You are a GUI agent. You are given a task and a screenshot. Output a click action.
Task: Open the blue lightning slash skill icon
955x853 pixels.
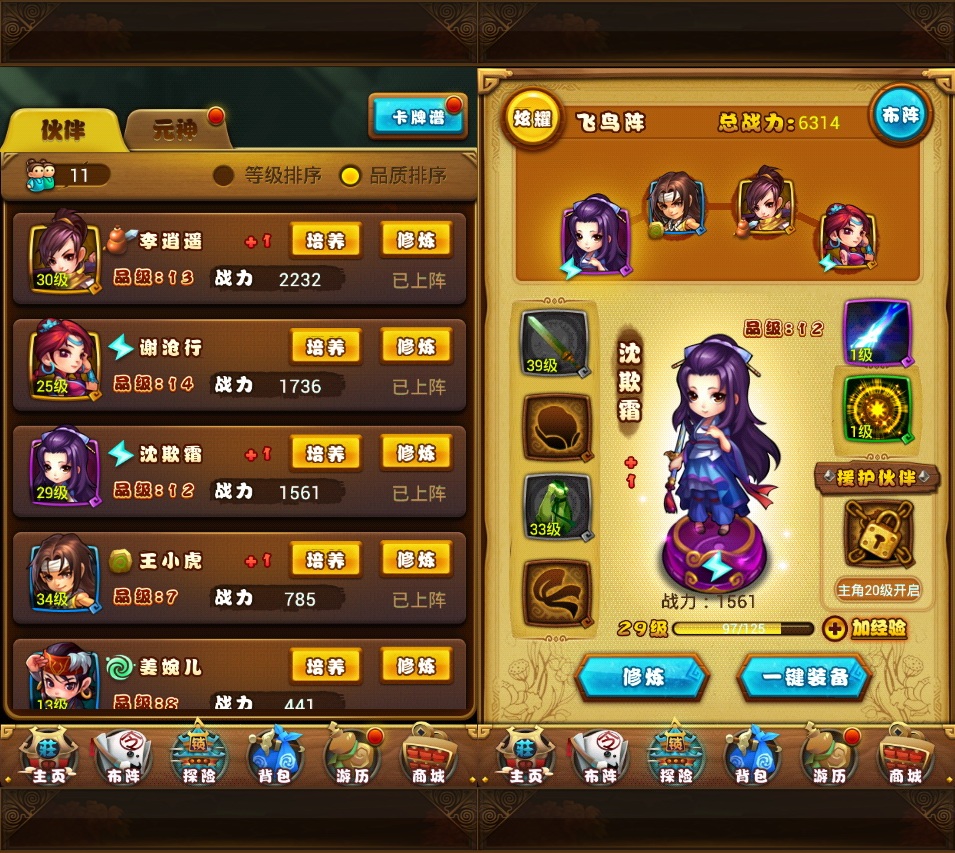[x=877, y=332]
